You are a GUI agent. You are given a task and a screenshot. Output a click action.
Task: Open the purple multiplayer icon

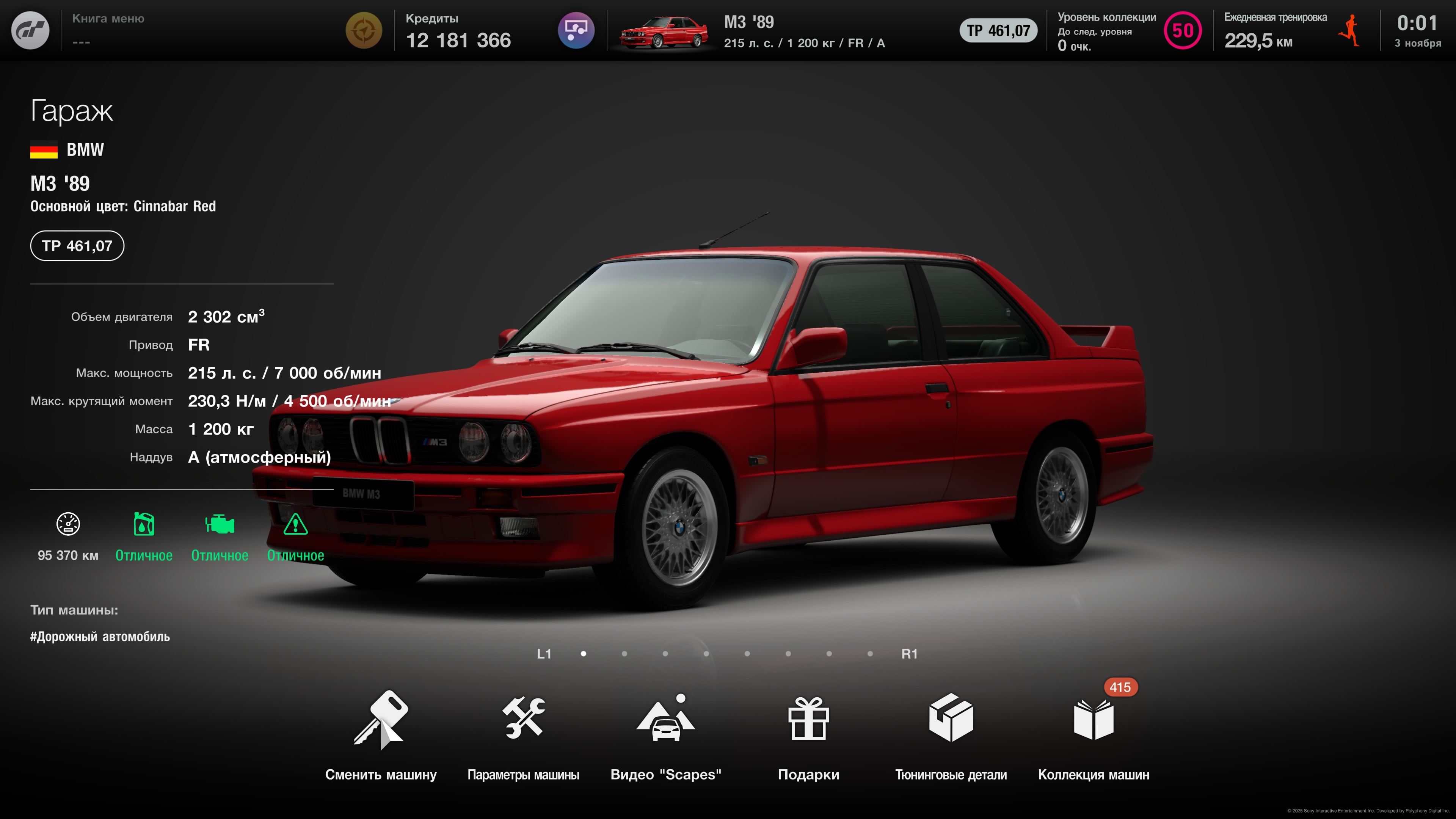576,30
